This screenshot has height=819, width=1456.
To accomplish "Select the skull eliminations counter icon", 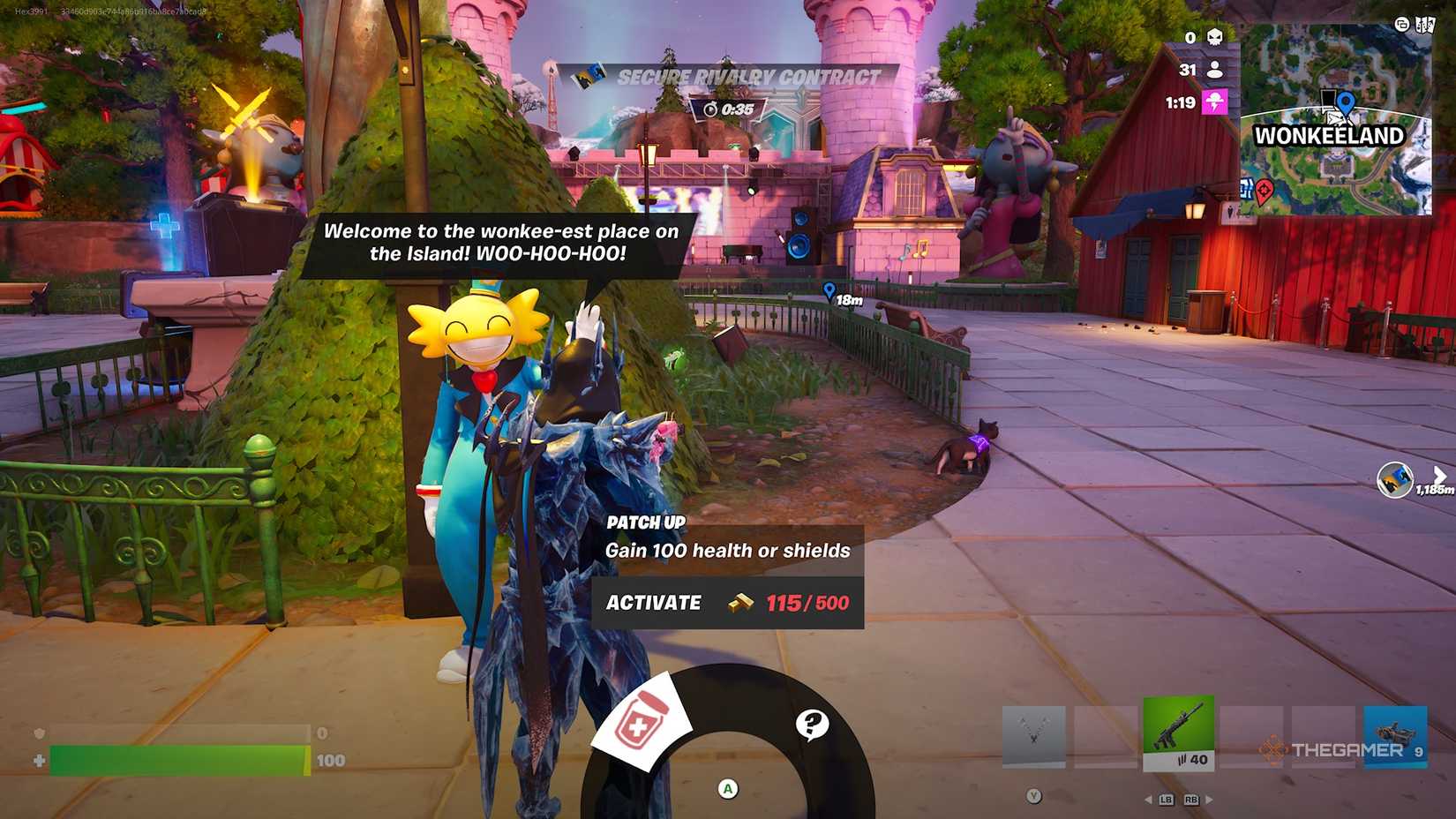I will pyautogui.click(x=1216, y=37).
